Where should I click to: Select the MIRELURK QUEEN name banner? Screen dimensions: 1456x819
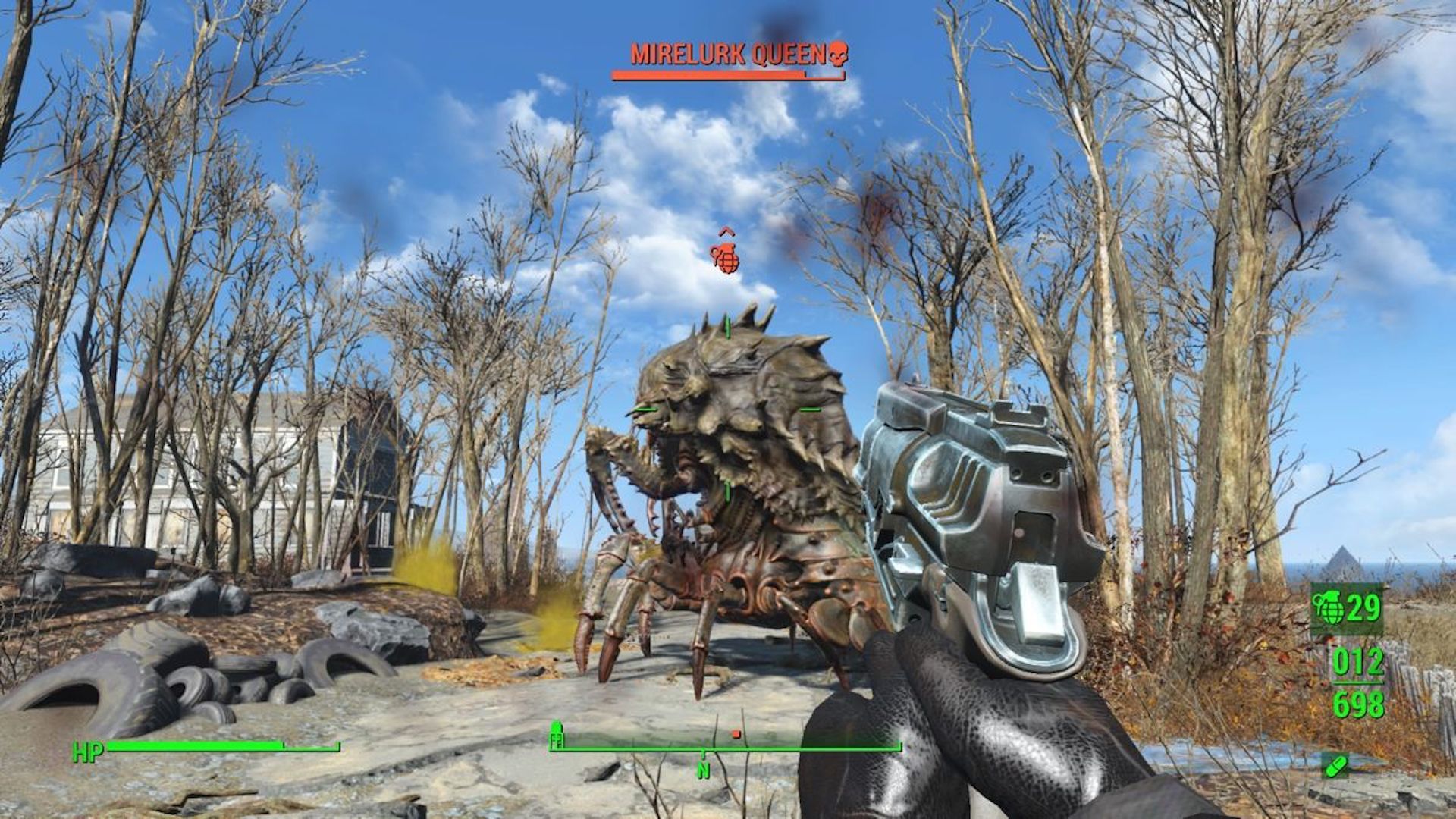[730, 53]
